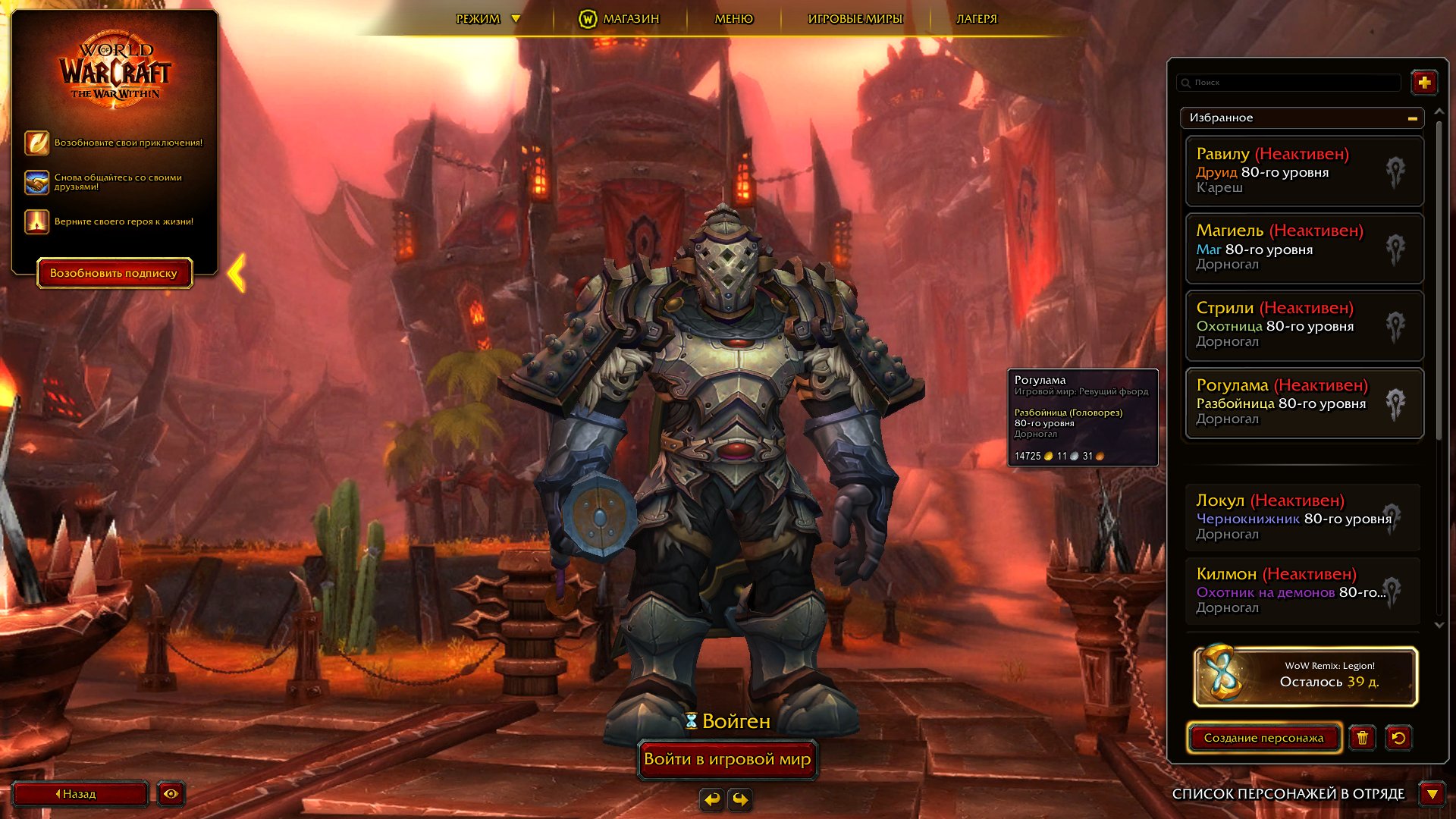The height and width of the screenshot is (819, 1456).
Task: Toggle interface visibility with the eye icon
Action: point(171,794)
